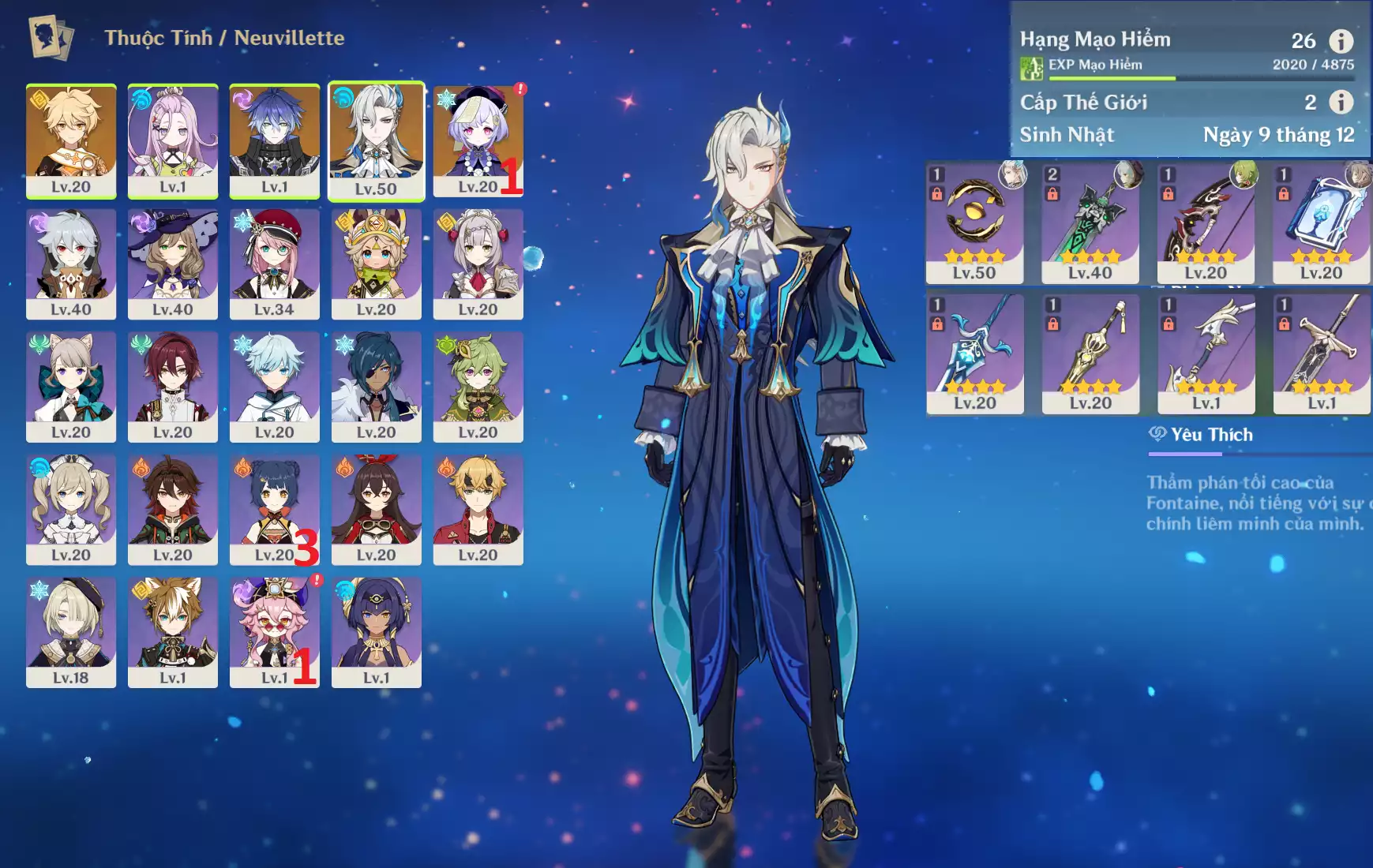Open the Lv.50 golden ring catalyst slot

point(974,223)
